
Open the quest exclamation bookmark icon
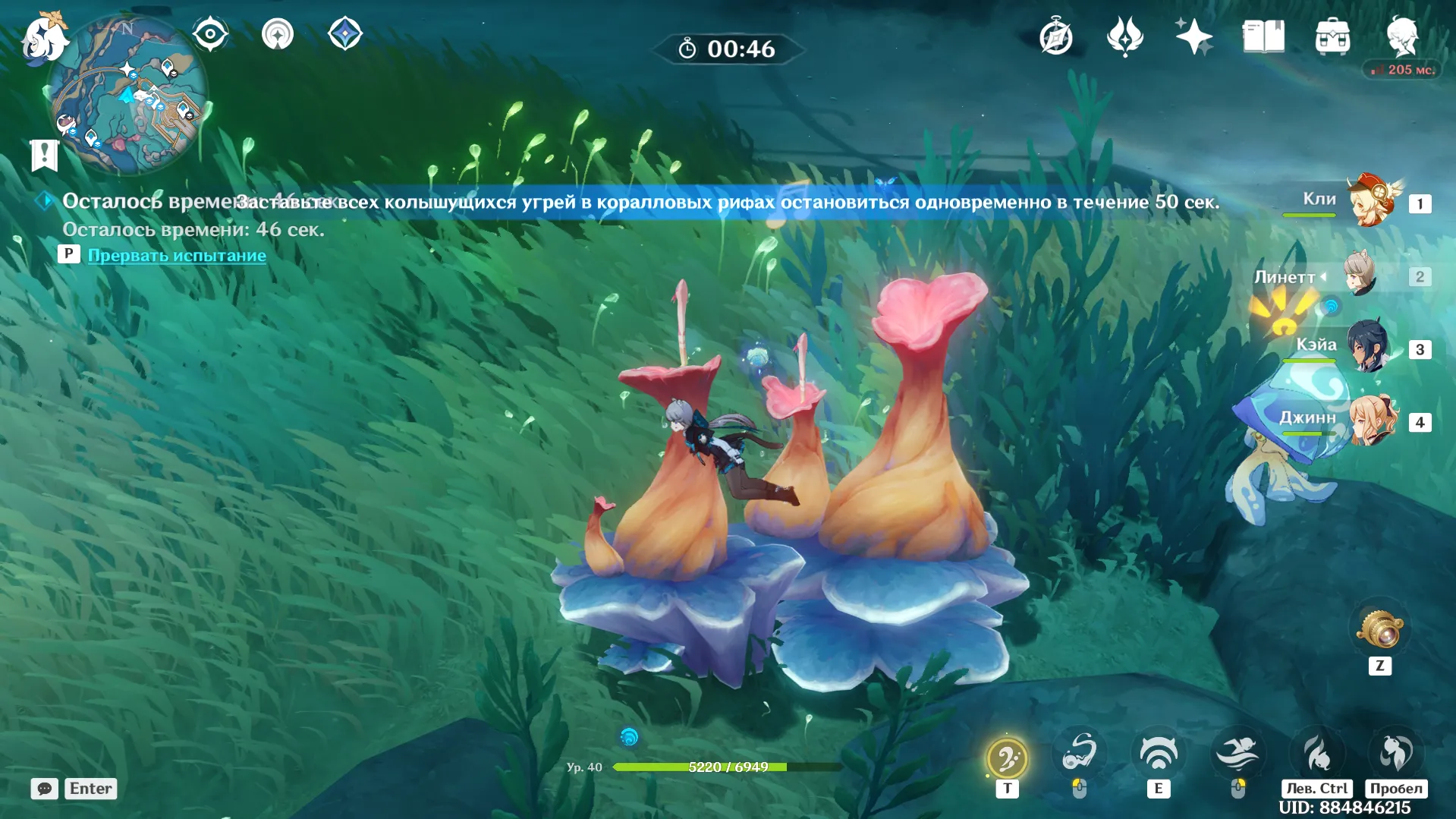point(44,155)
